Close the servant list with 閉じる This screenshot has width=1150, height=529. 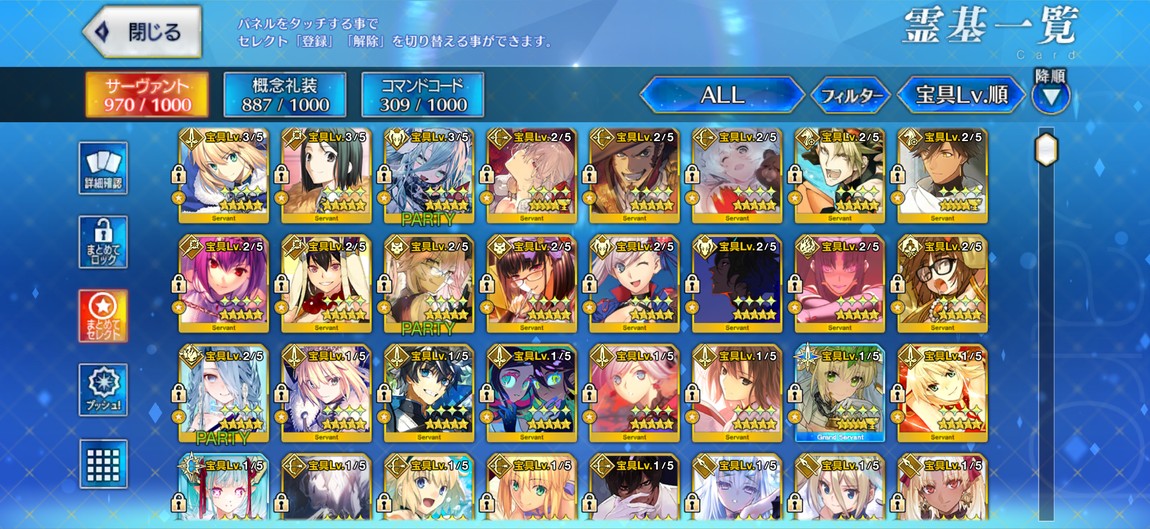pos(142,33)
